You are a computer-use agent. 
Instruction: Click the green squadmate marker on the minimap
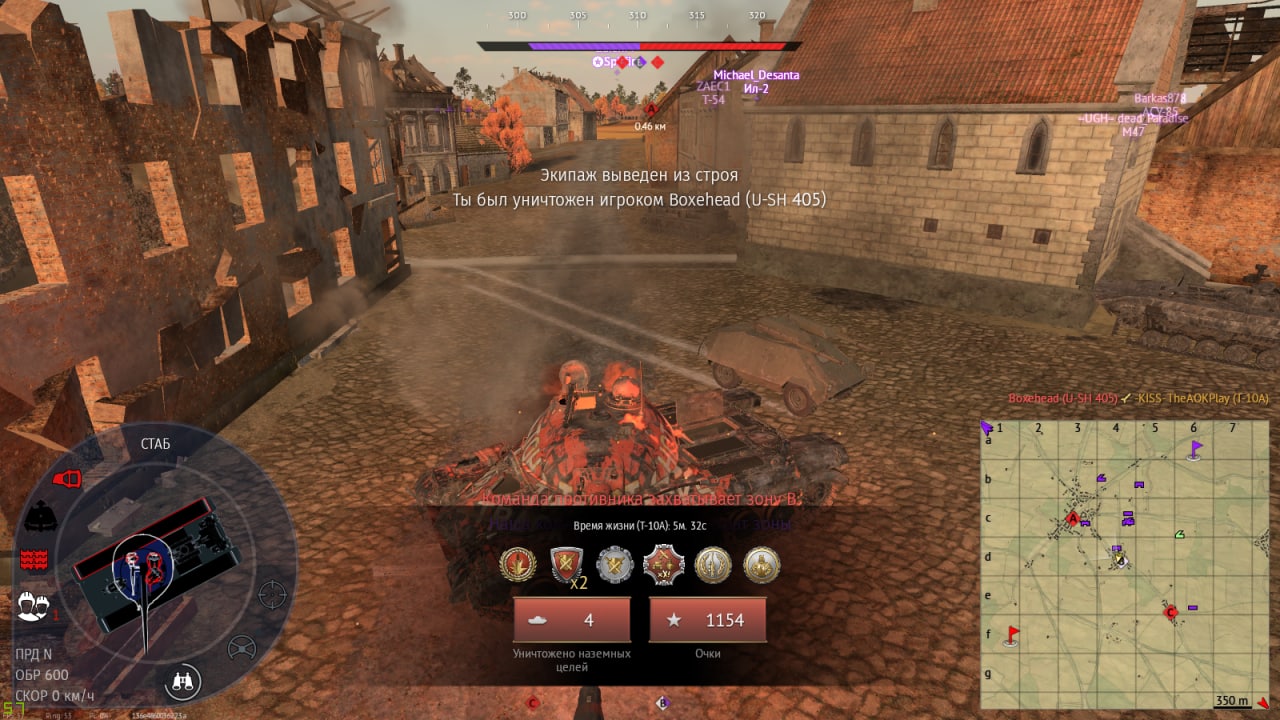(x=1180, y=534)
